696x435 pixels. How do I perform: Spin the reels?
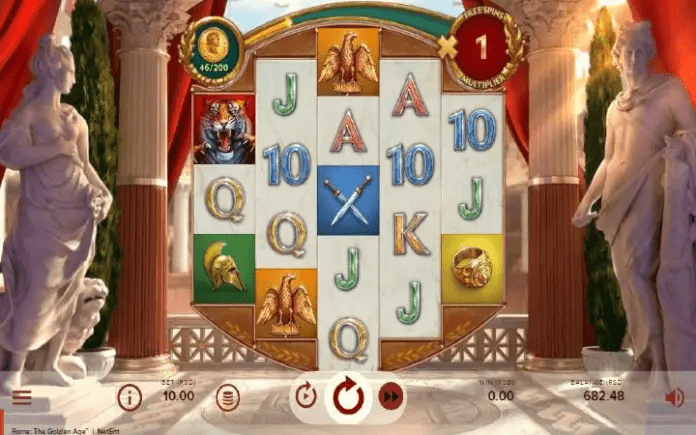(x=348, y=396)
